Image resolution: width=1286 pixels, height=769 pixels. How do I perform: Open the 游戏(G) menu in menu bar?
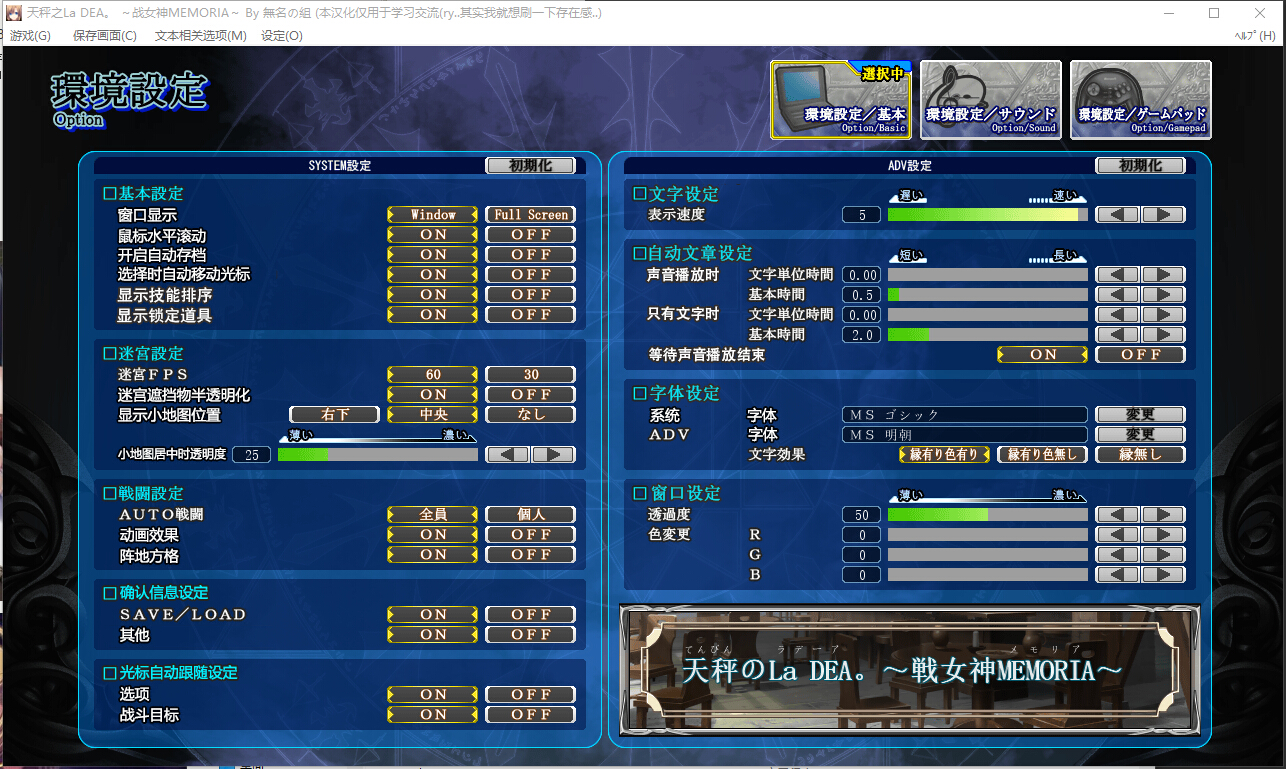click(x=30, y=36)
